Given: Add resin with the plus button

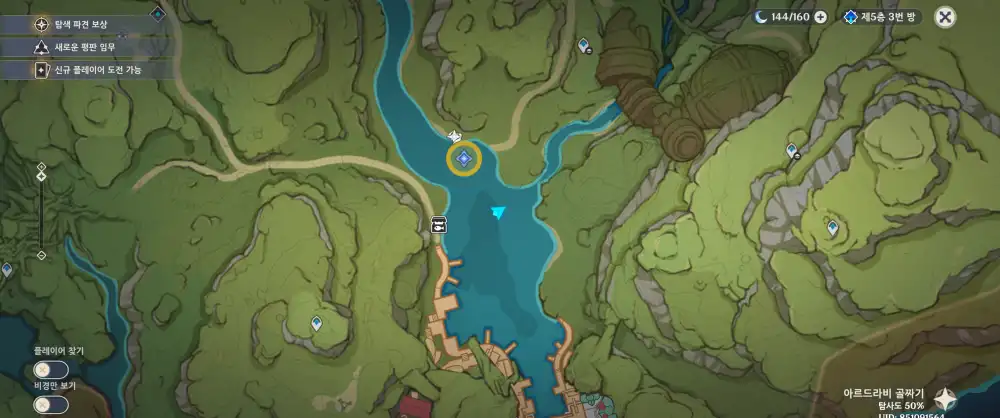Looking at the screenshot, I should pyautogui.click(x=820, y=17).
